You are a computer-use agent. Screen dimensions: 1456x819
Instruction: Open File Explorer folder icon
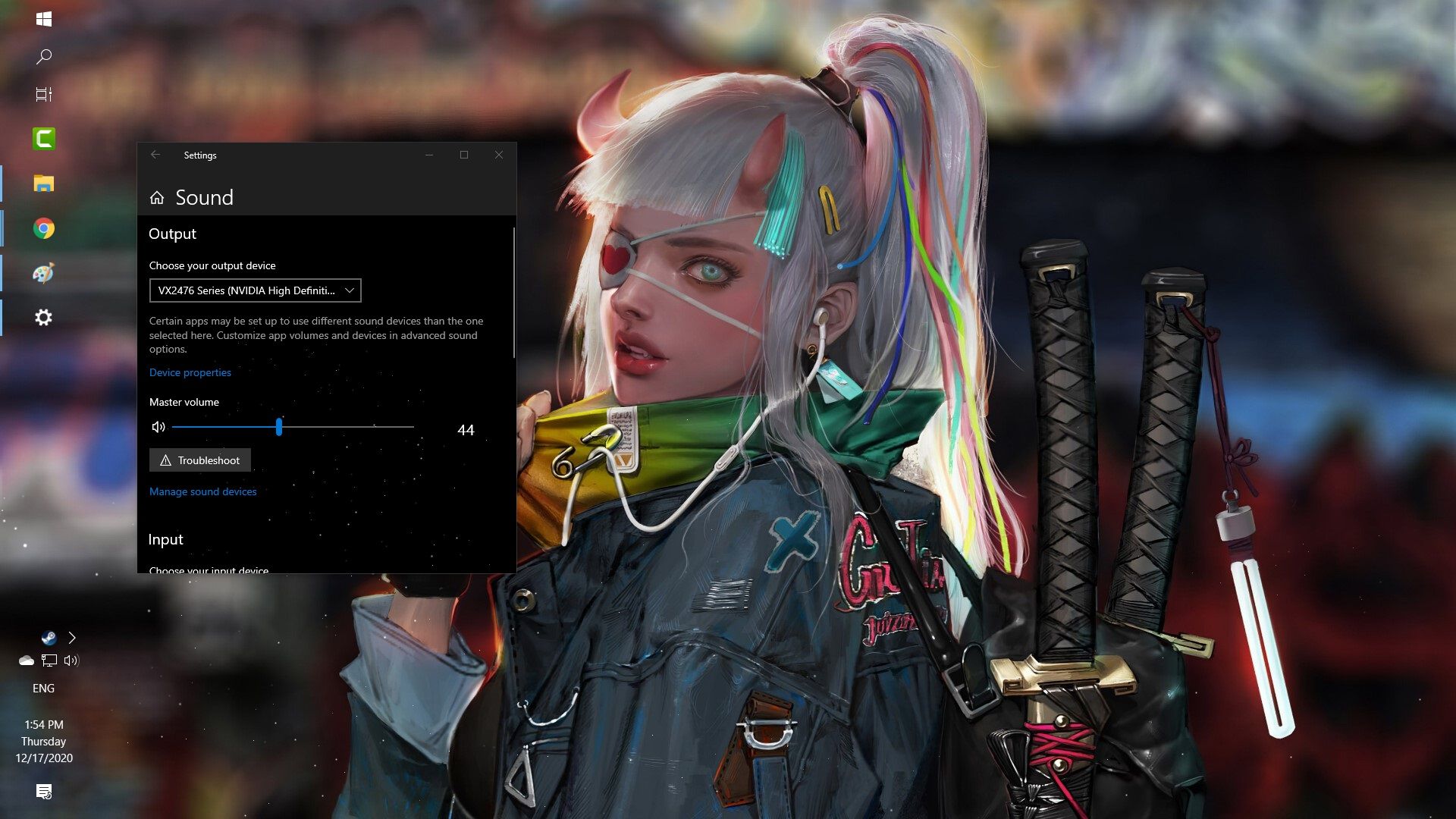coord(44,184)
